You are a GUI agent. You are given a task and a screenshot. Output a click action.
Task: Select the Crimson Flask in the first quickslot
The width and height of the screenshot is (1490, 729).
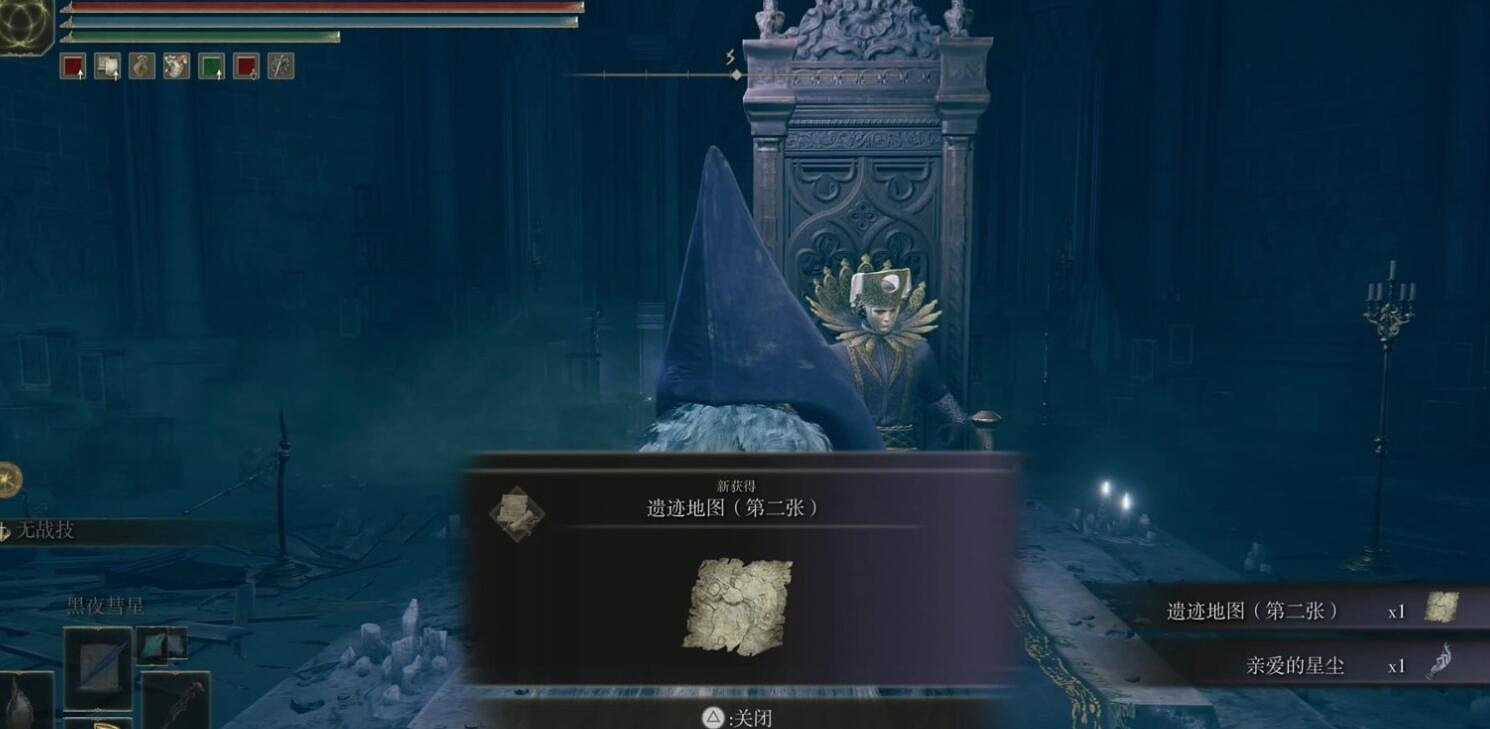[73, 67]
